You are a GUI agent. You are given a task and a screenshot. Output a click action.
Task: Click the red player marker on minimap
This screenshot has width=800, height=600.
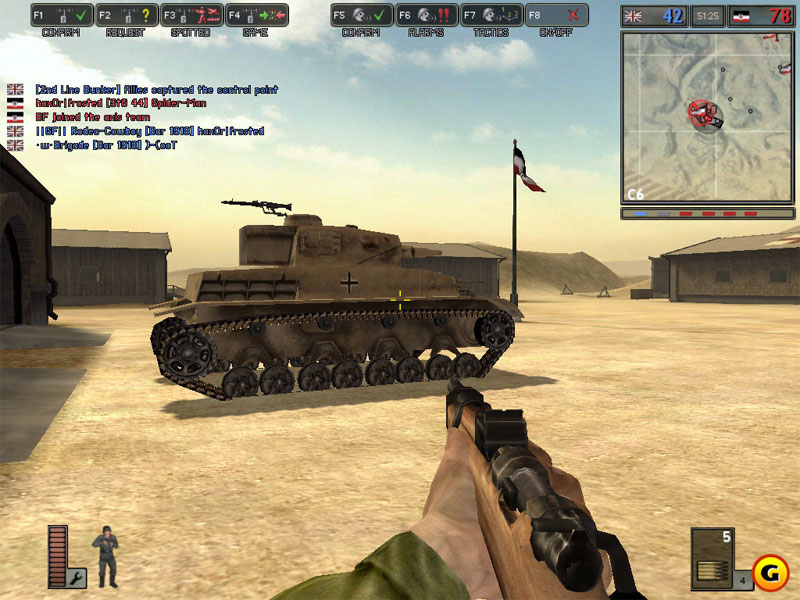[706, 114]
